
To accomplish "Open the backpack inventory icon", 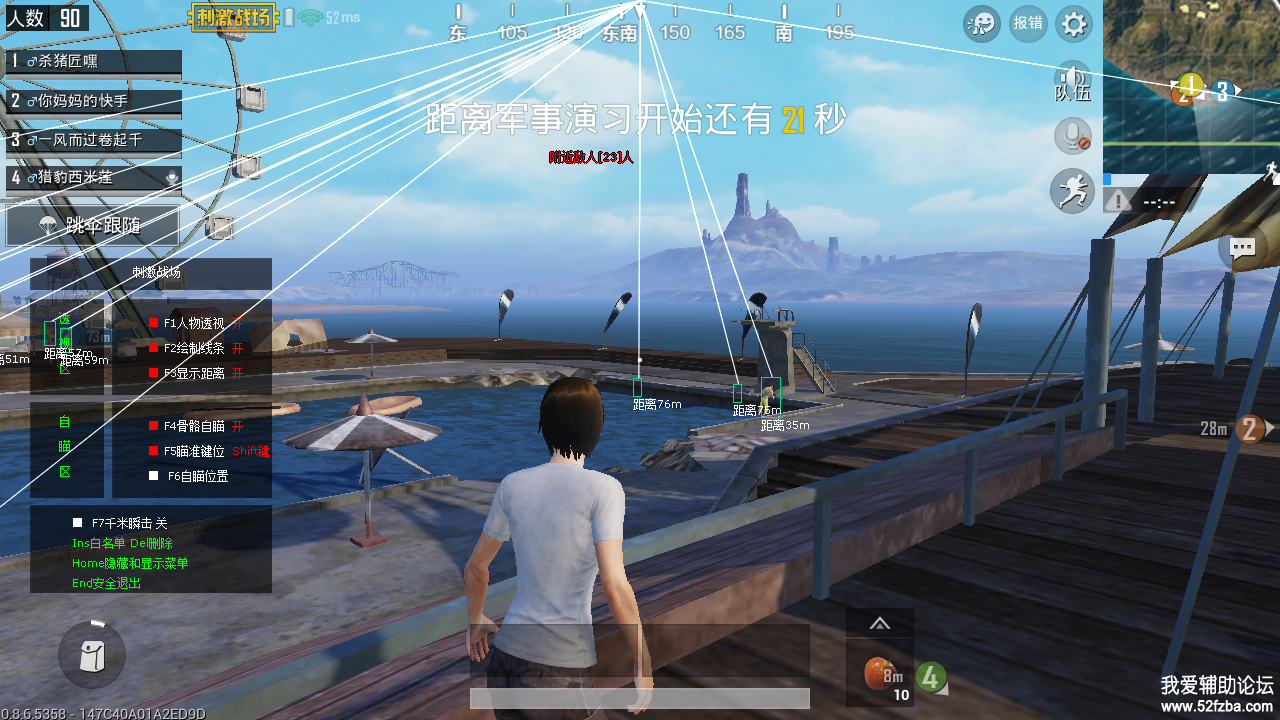I will 92,655.
